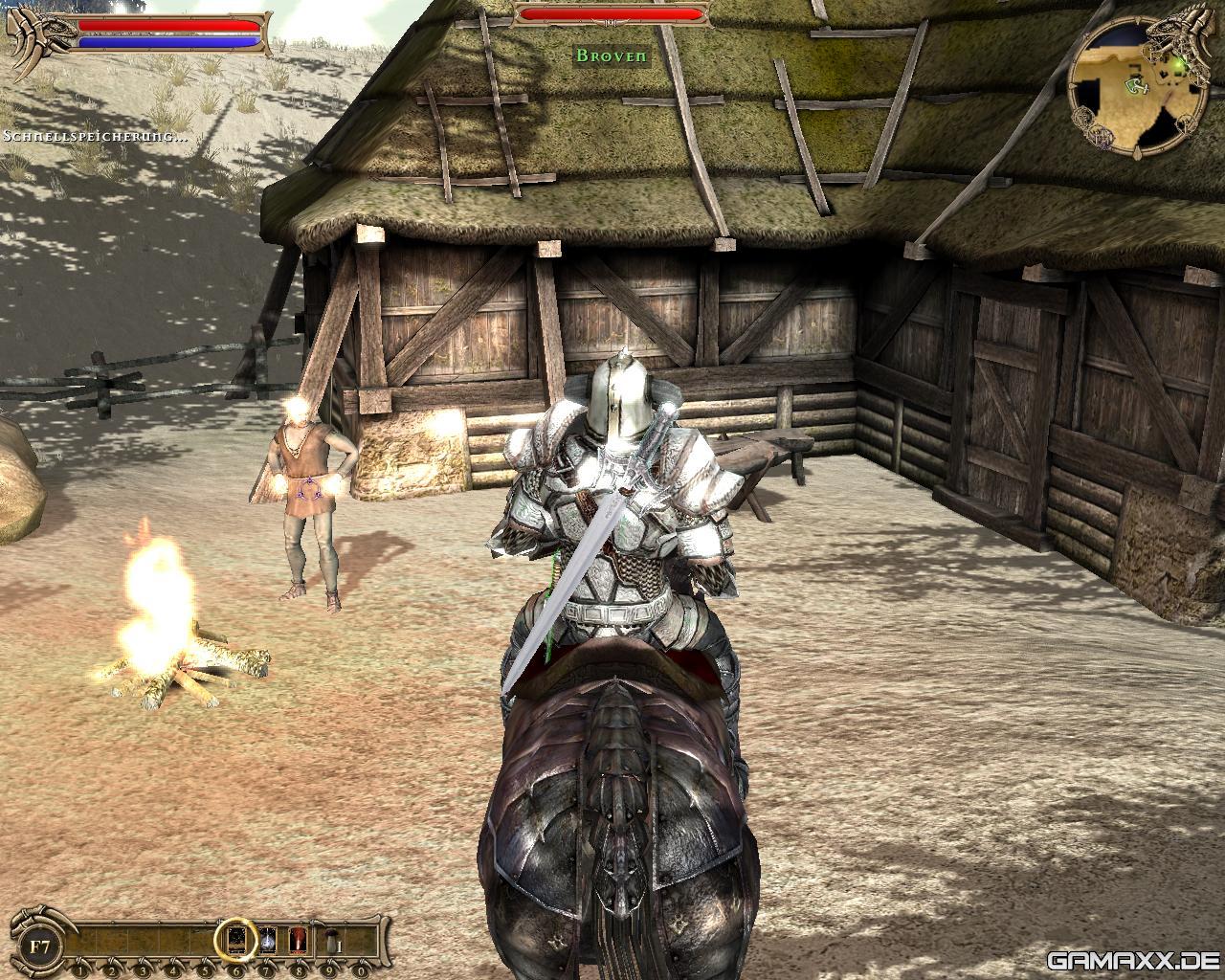
Task: Select the ring-highlighted spell card in slot 6
Action: pos(235,940)
